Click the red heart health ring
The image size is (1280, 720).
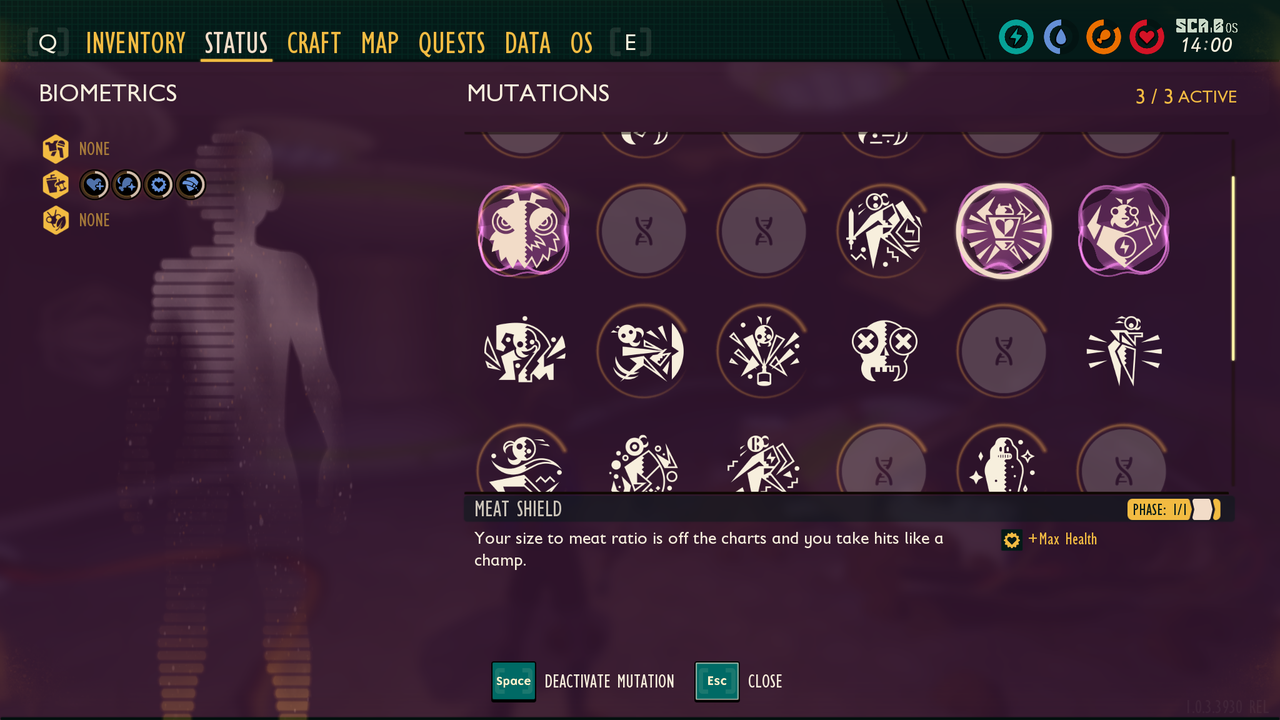point(1147,37)
